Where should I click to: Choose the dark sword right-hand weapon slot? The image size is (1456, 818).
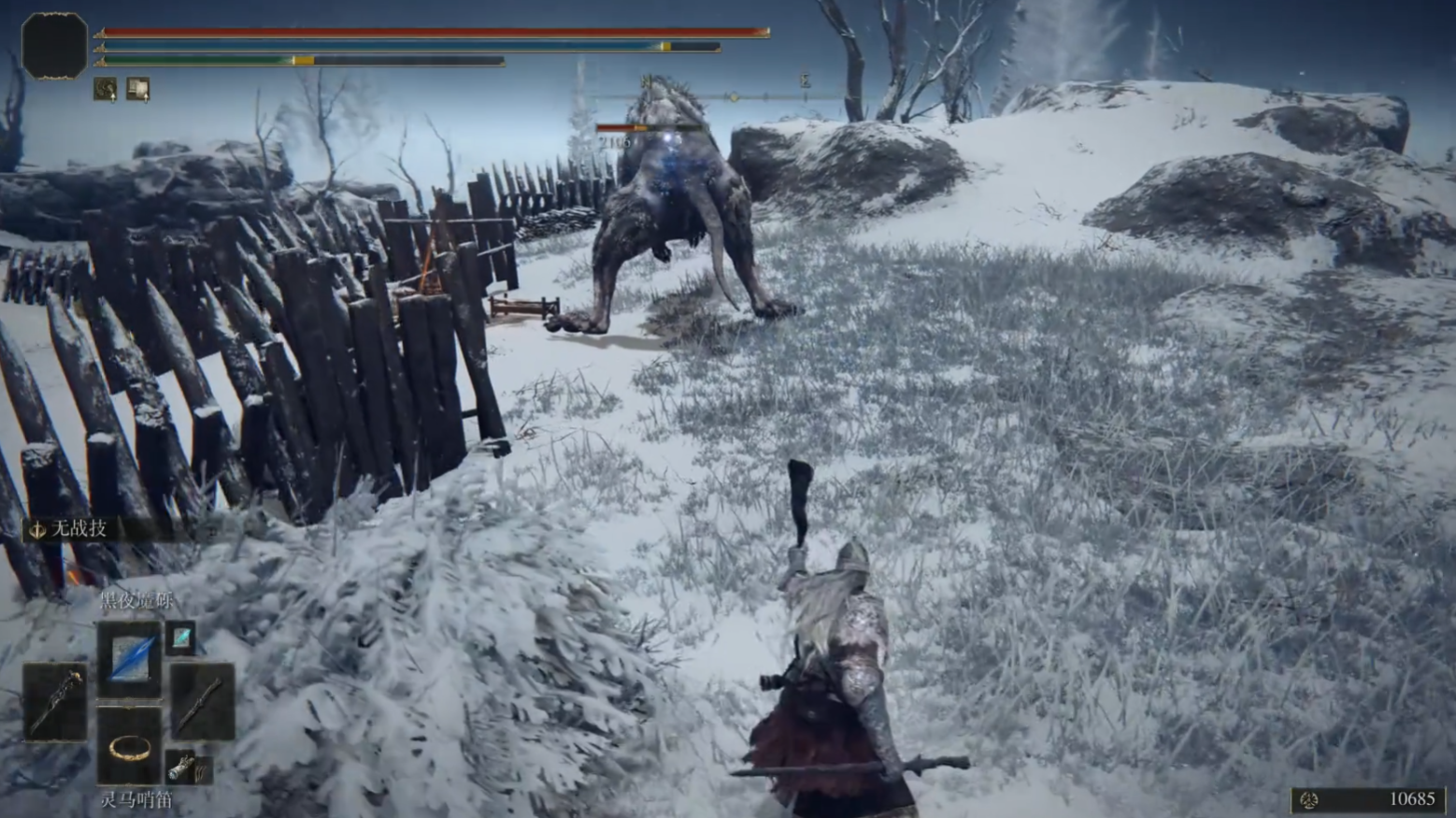(x=202, y=701)
